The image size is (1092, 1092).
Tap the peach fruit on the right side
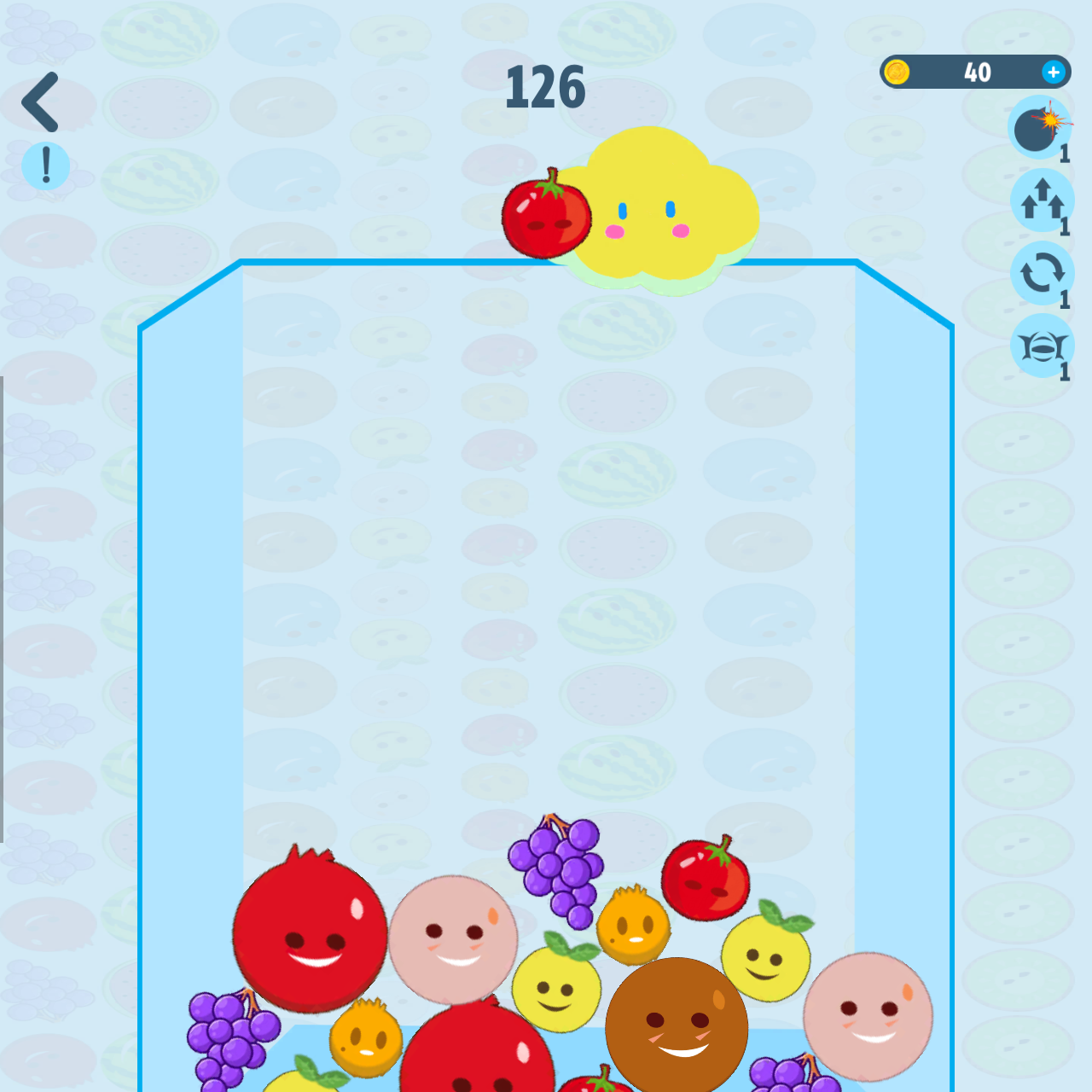870,1015
